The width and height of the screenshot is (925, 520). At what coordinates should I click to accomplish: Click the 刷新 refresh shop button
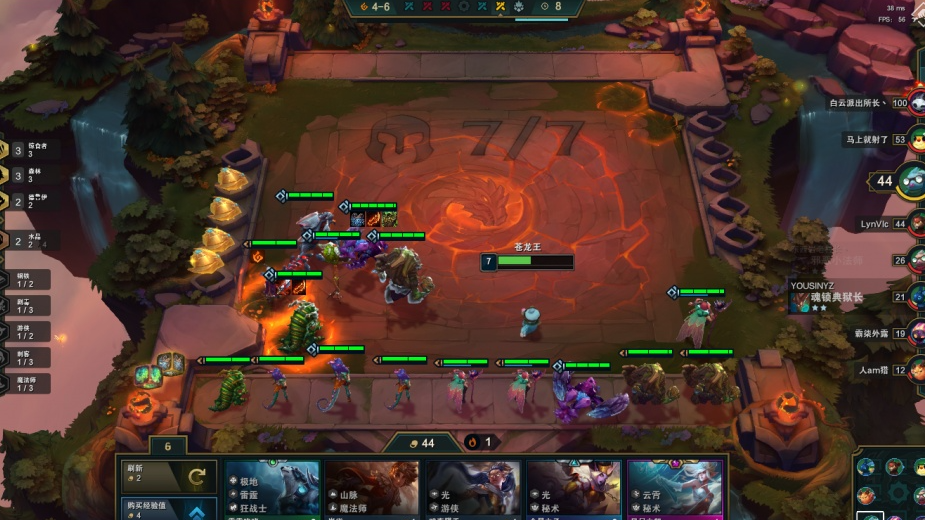coord(167,476)
